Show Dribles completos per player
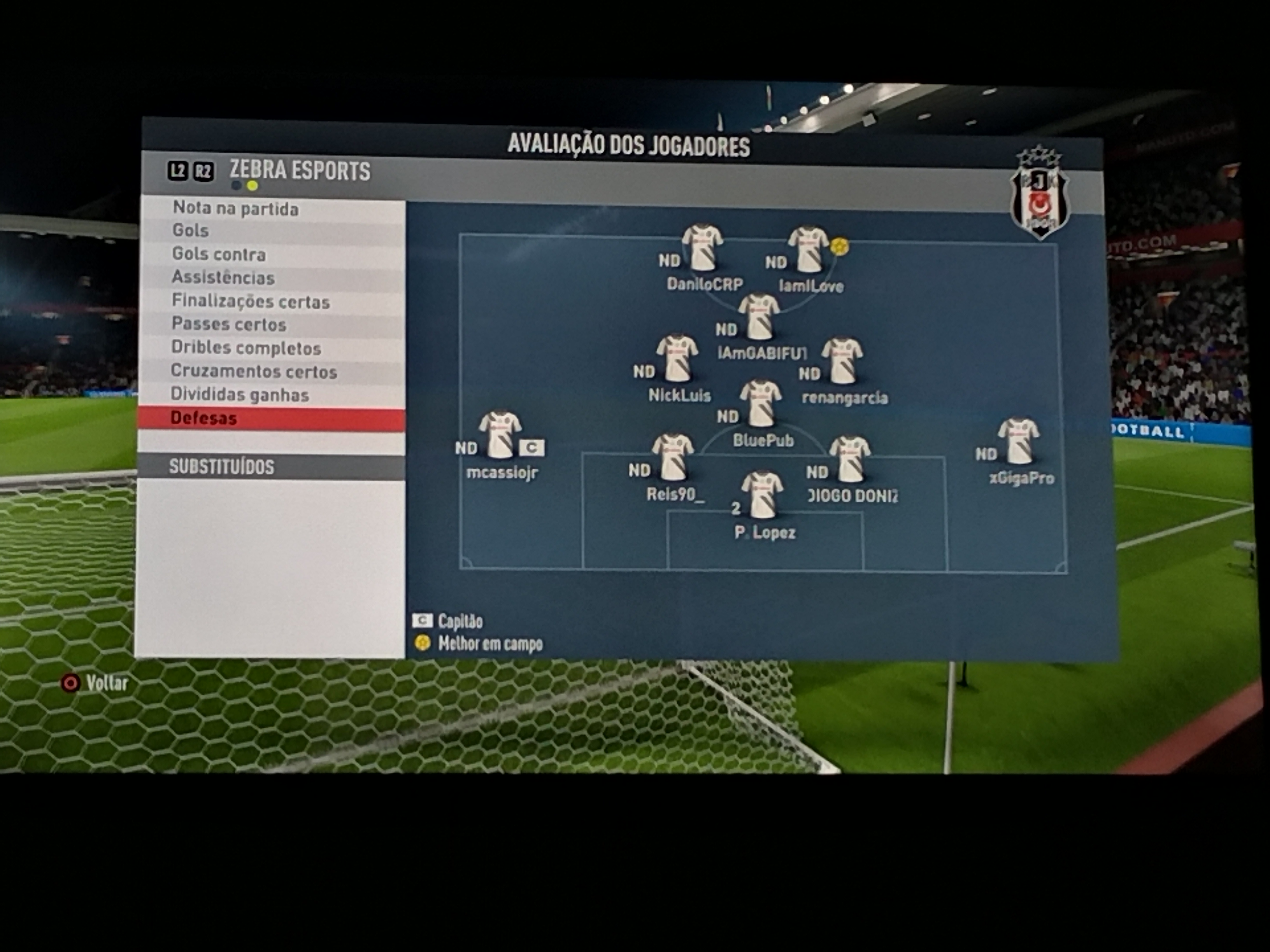This screenshot has width=1270, height=952. pyautogui.click(x=246, y=348)
